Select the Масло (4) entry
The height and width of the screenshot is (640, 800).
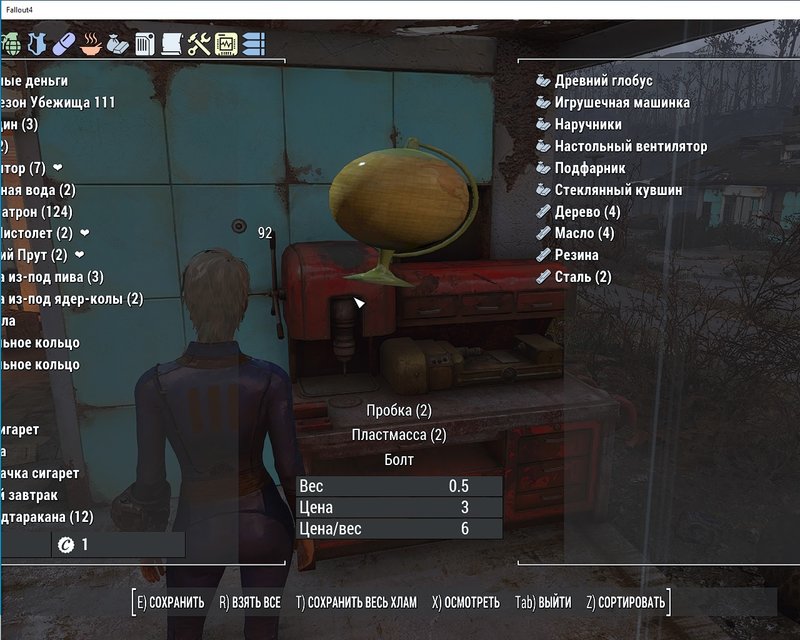[x=584, y=234]
